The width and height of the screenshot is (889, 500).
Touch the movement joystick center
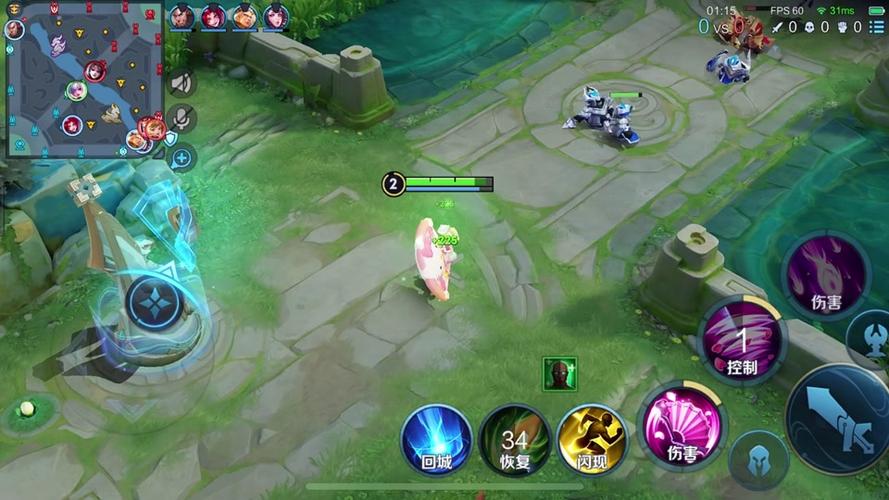[x=154, y=303]
